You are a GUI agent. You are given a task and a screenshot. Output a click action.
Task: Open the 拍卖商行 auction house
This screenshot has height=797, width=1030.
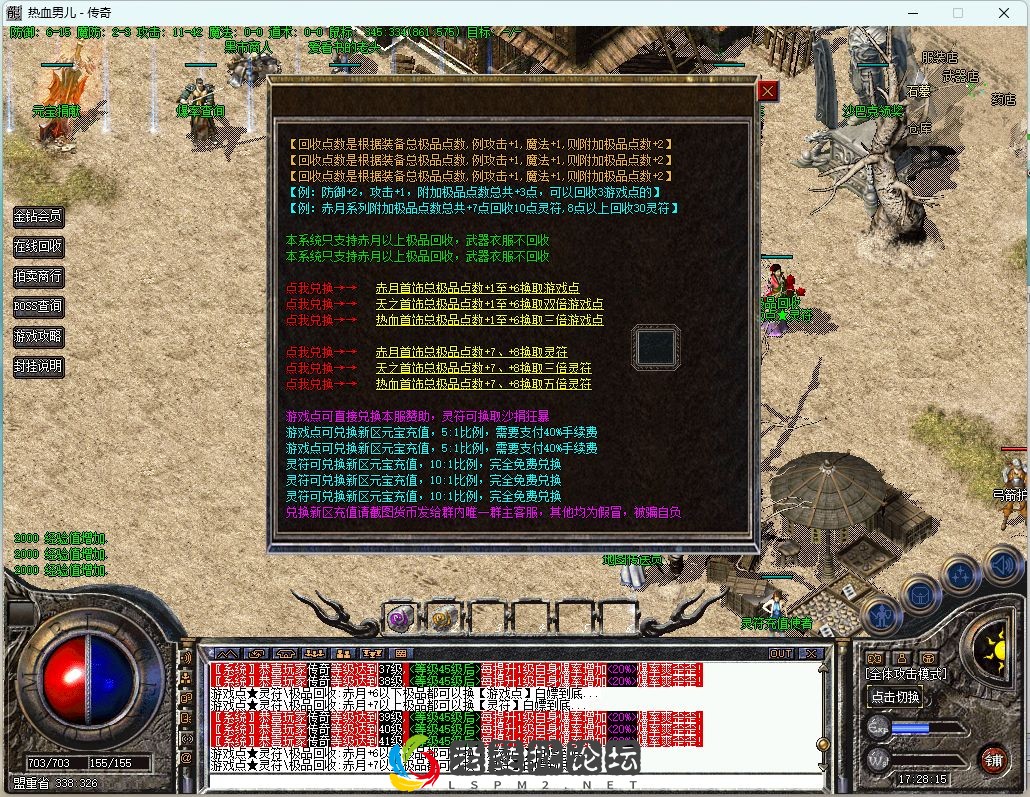(x=38, y=276)
